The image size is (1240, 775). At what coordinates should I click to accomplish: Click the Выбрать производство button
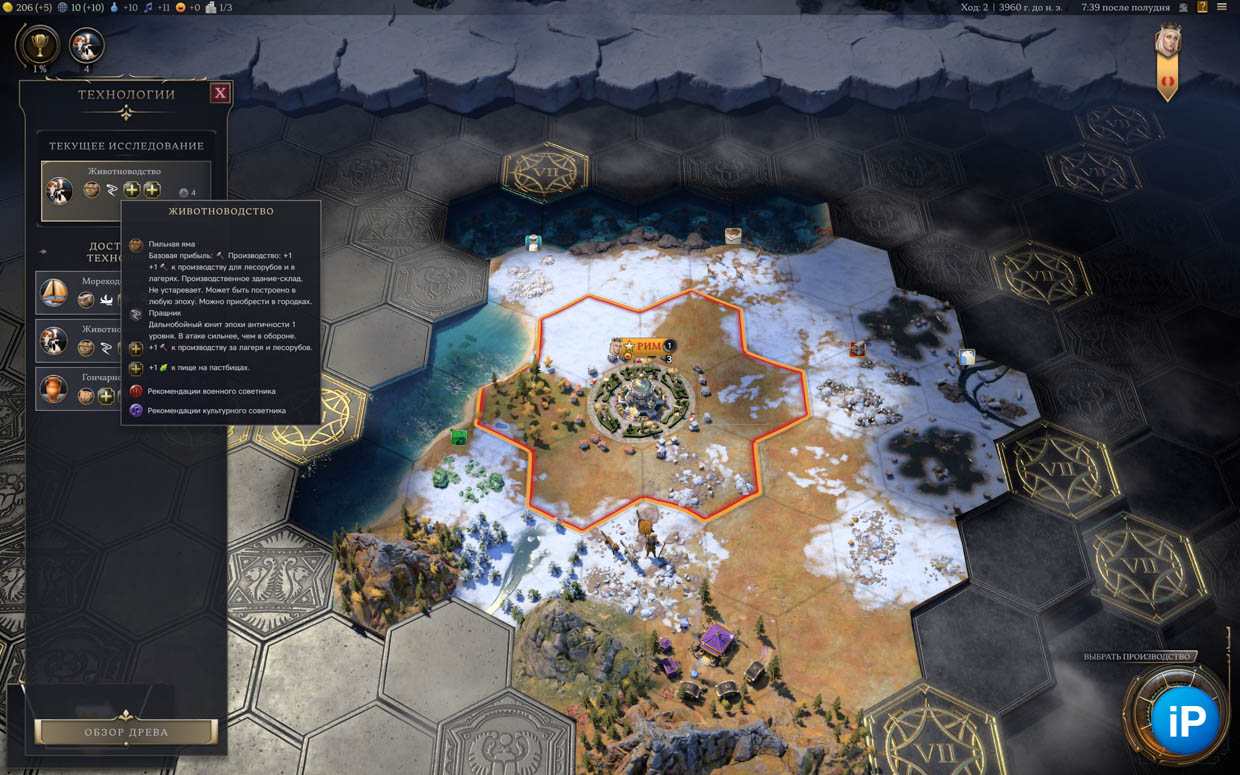1138,657
